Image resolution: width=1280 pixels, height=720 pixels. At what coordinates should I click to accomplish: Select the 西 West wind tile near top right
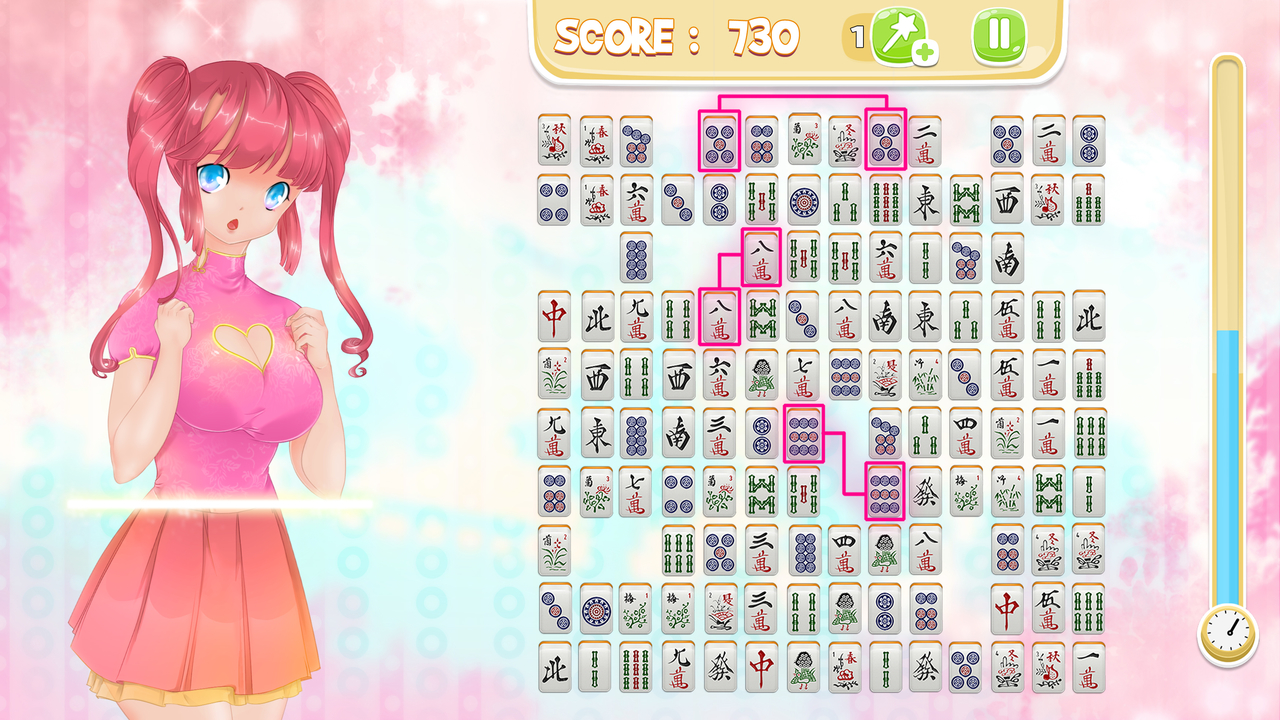(x=1007, y=202)
